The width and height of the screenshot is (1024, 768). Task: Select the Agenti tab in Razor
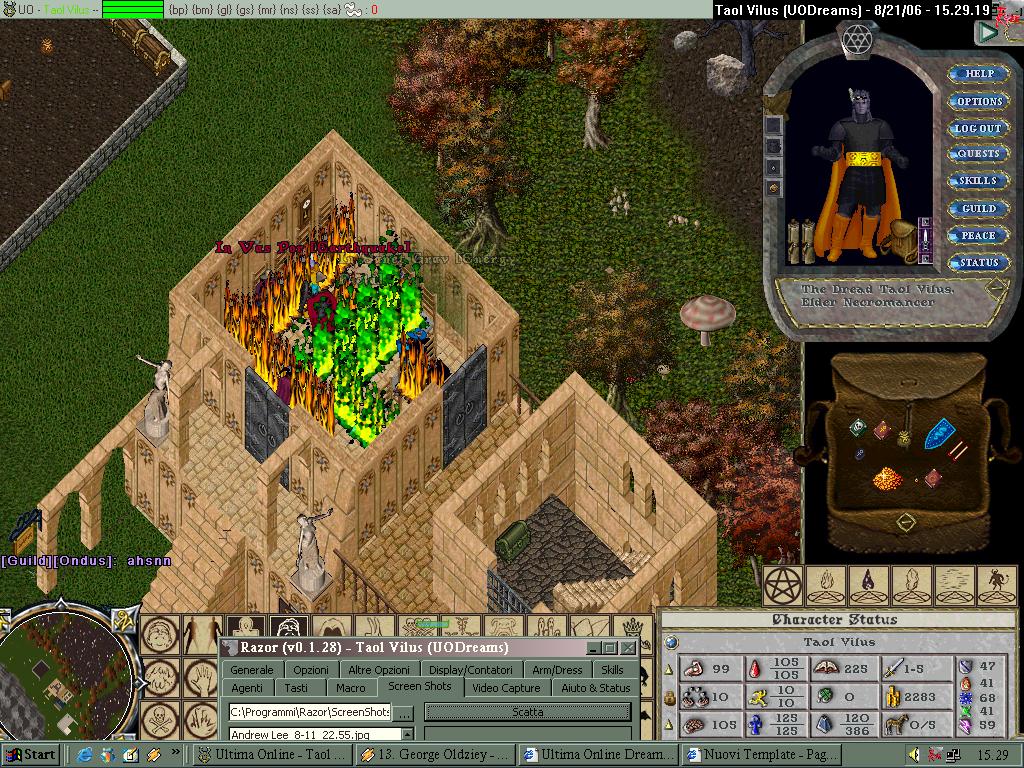tap(247, 688)
